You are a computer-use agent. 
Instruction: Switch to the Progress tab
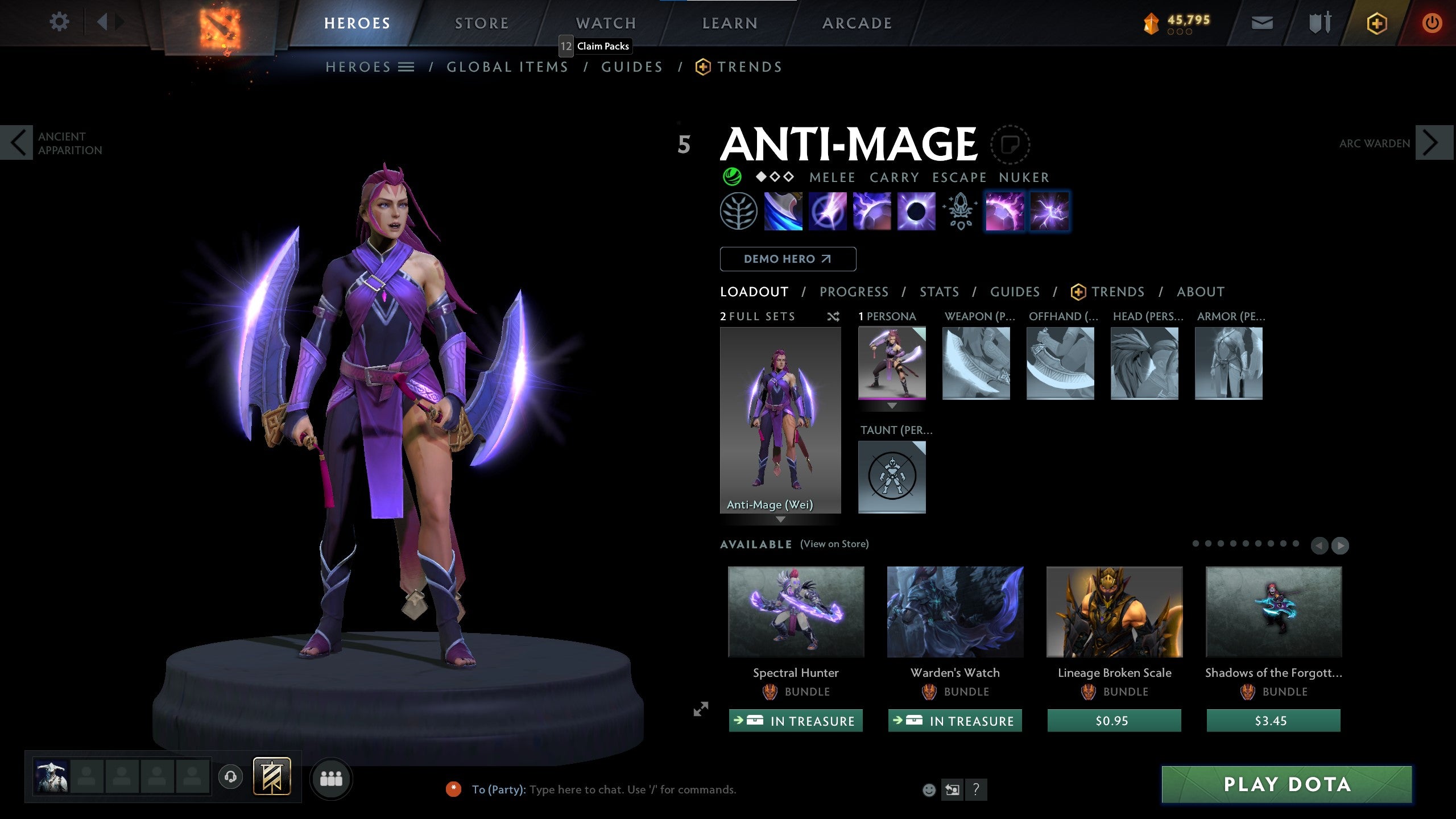(x=854, y=292)
